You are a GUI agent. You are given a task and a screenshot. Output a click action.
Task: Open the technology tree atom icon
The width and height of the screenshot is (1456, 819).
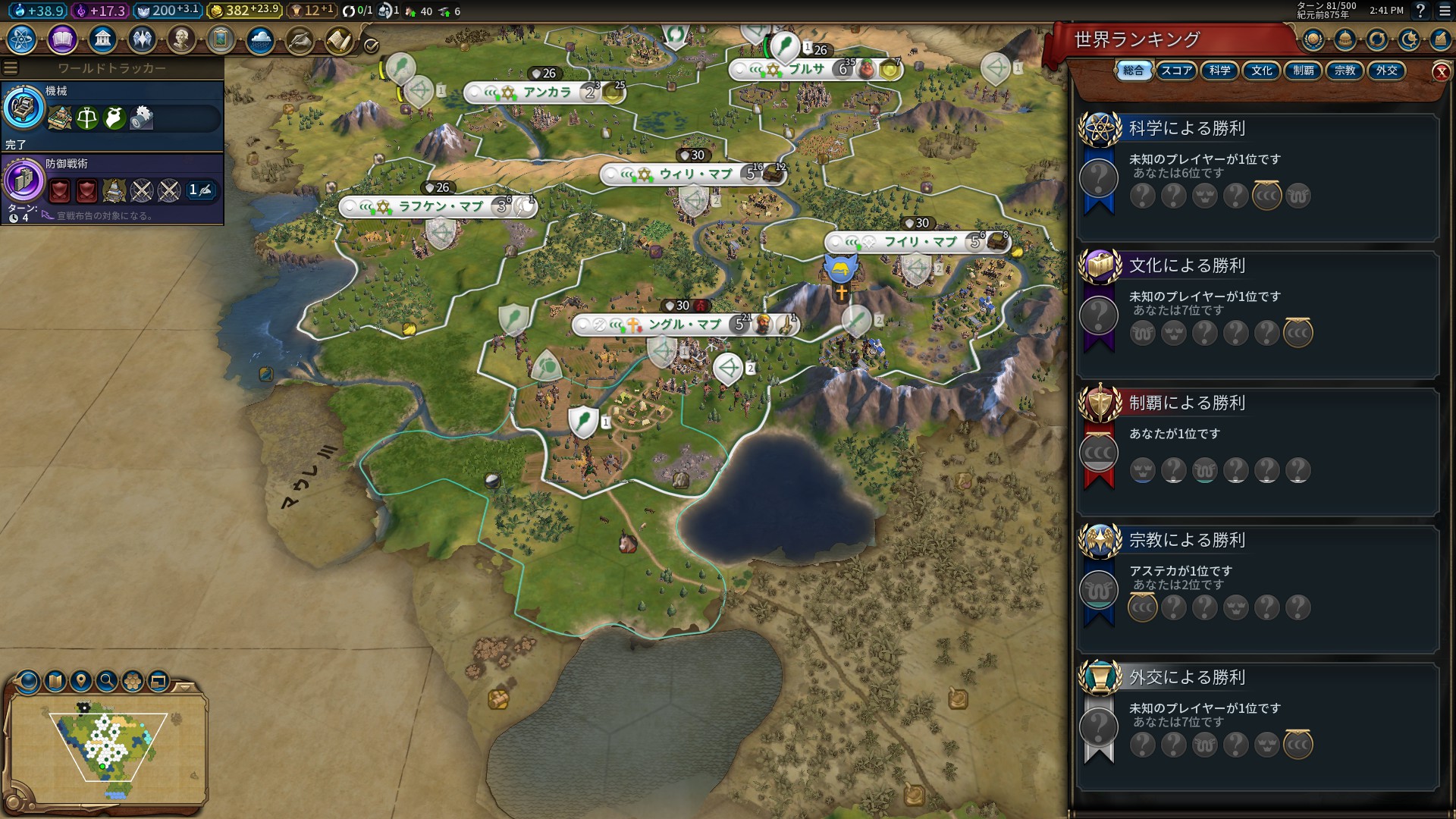pyautogui.click(x=22, y=39)
